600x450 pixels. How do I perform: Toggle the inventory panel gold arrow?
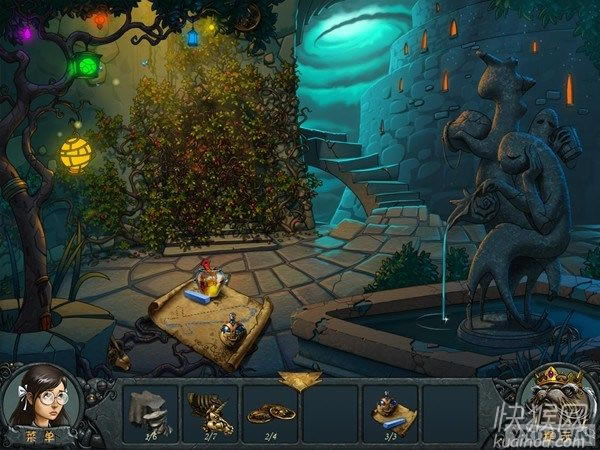(298, 380)
